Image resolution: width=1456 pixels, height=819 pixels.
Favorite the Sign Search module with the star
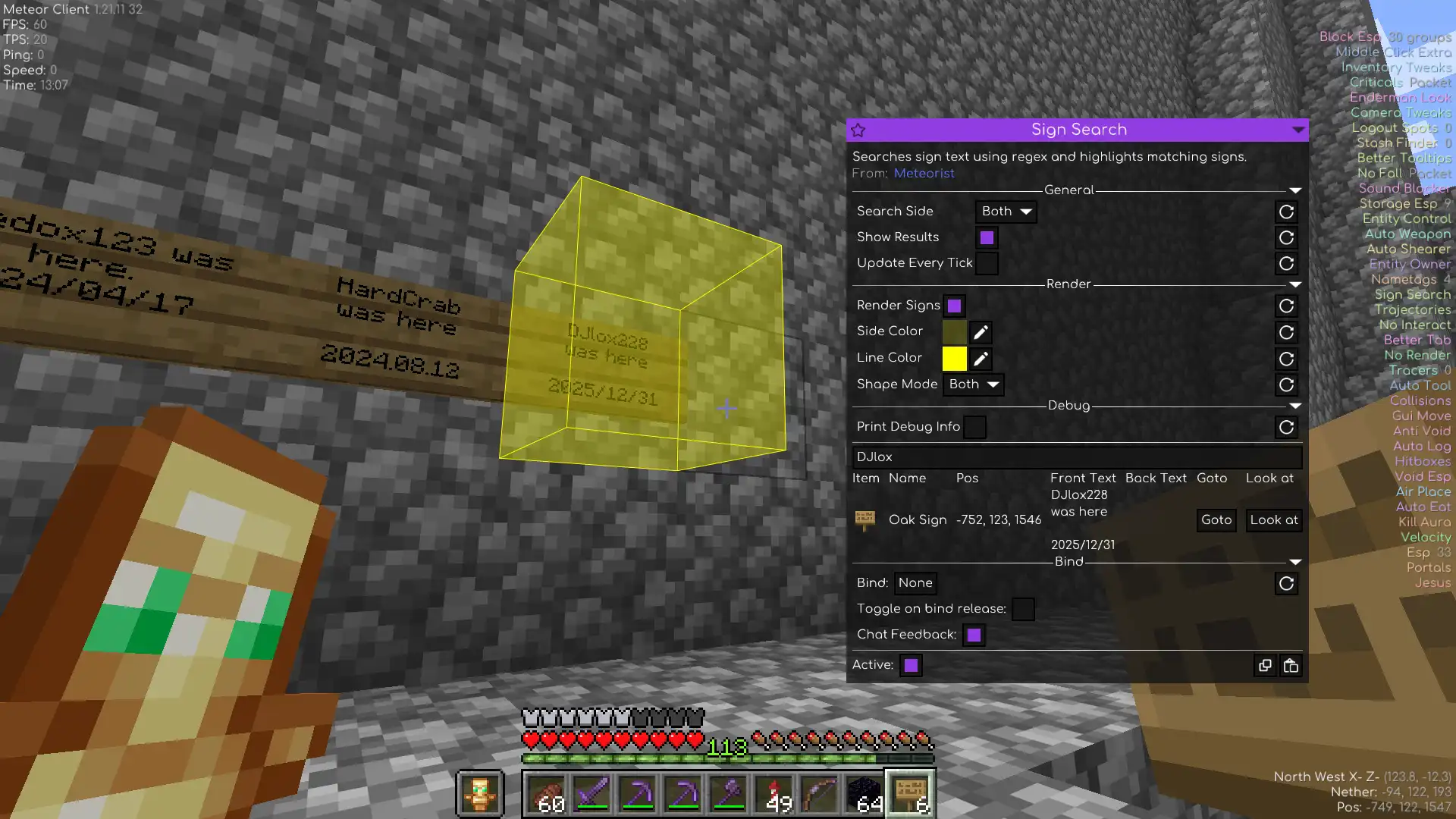pos(858,130)
